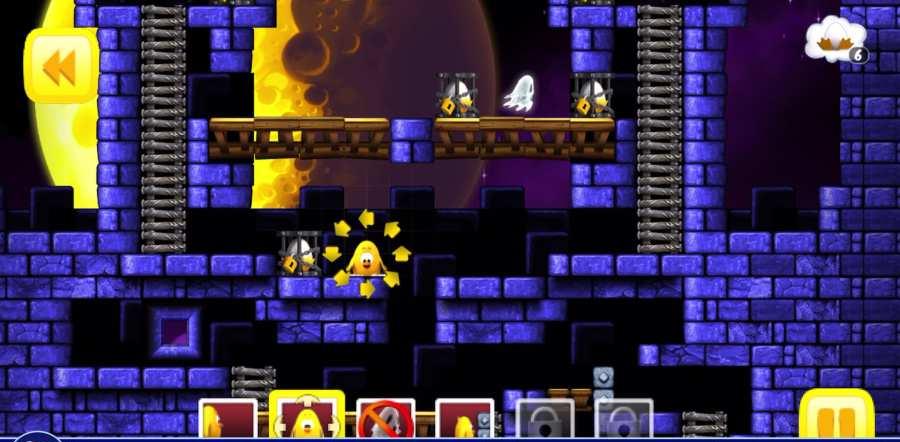900x442 pixels.
Task: Choose the crossed-out ghost tool slot
Action: point(385,420)
